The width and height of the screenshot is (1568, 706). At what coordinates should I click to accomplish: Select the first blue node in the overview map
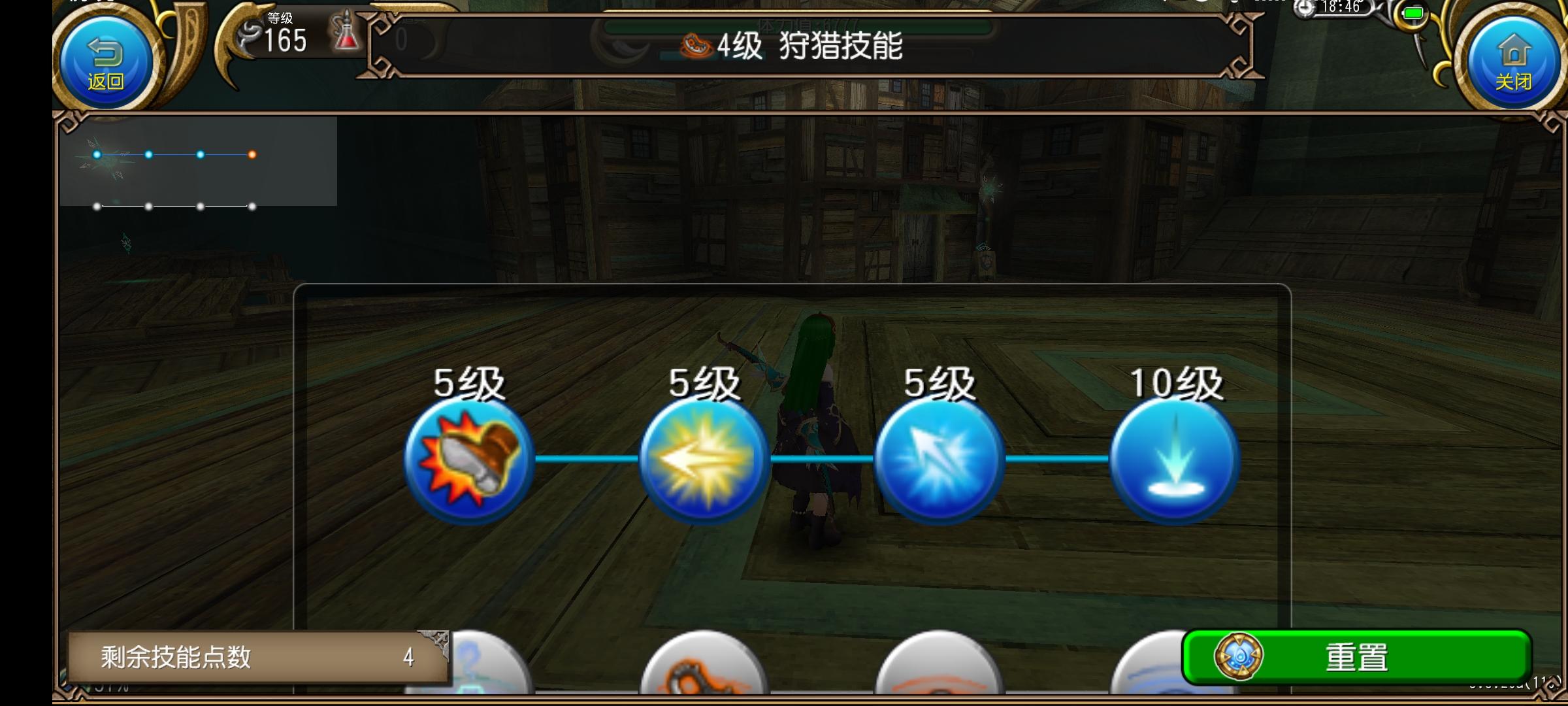tap(98, 155)
